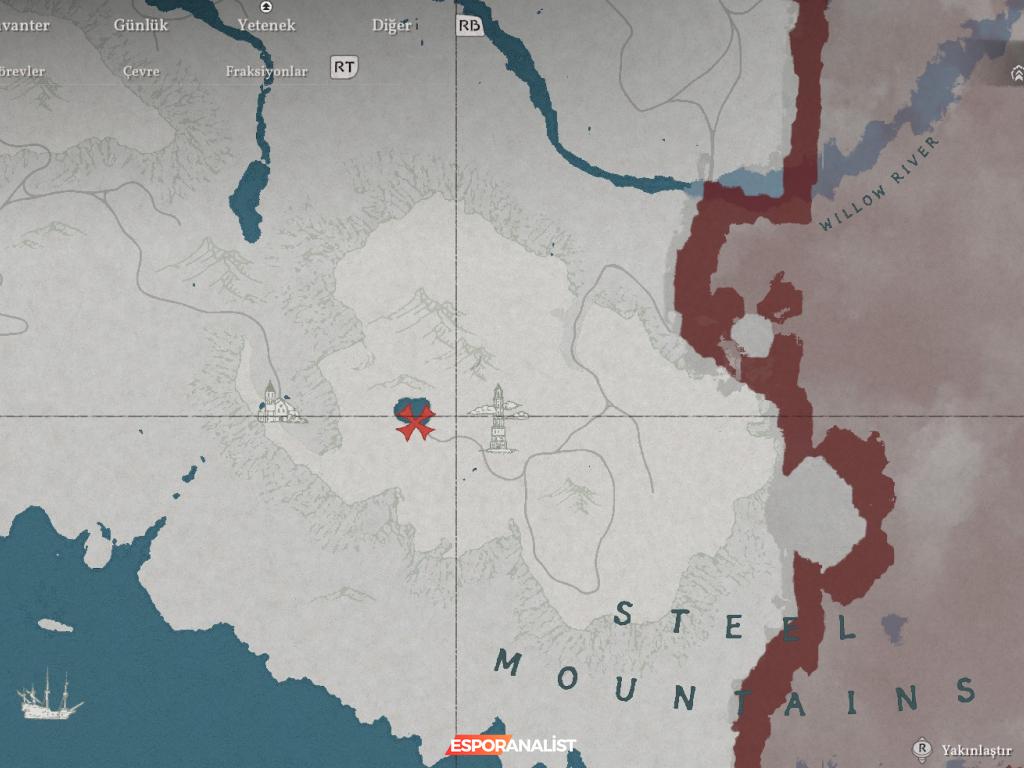Click the church location icon on the map

click(x=274, y=402)
